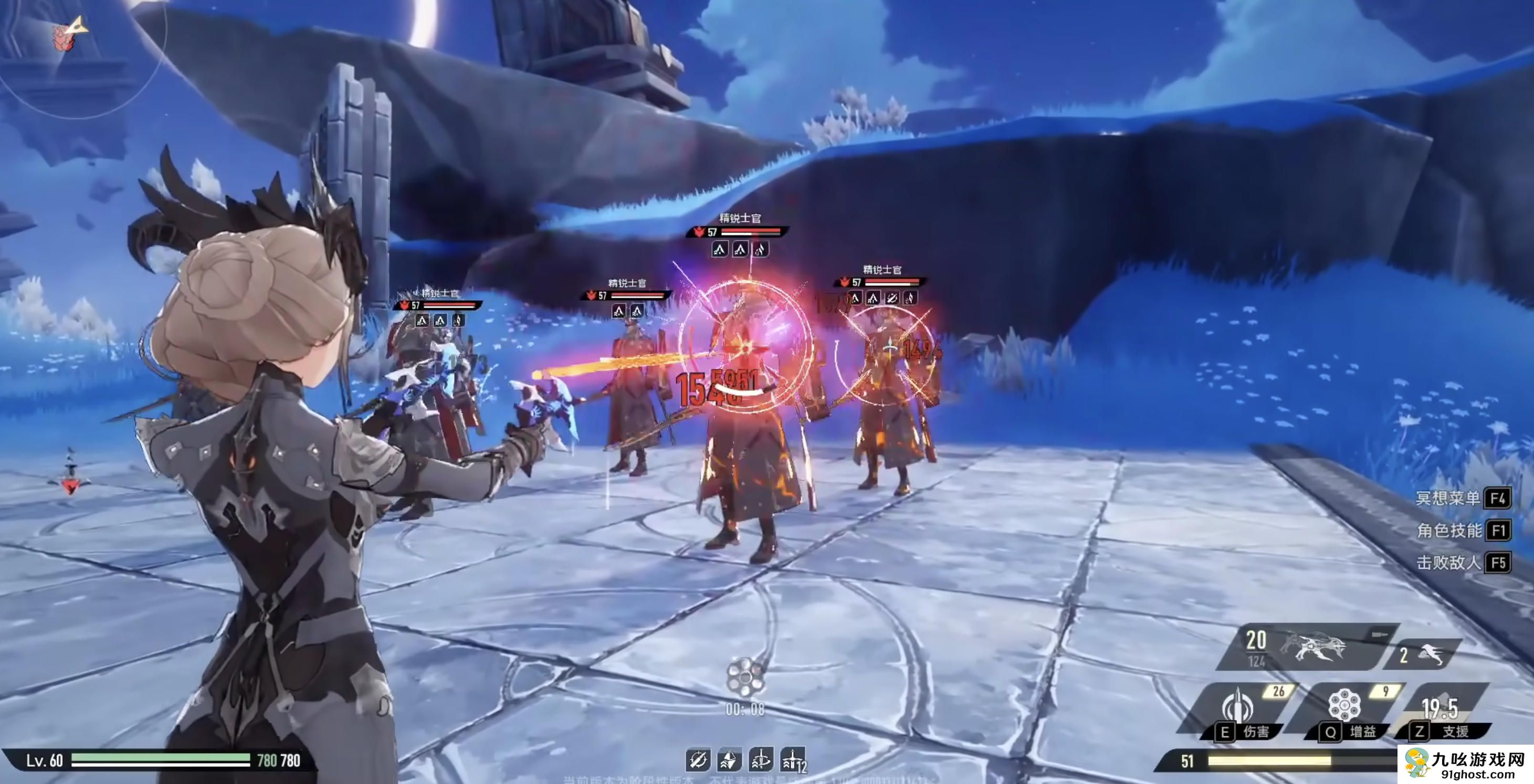Open the 冥想菜单 meditation menu entry
1534x784 pixels.
(x=1462, y=497)
